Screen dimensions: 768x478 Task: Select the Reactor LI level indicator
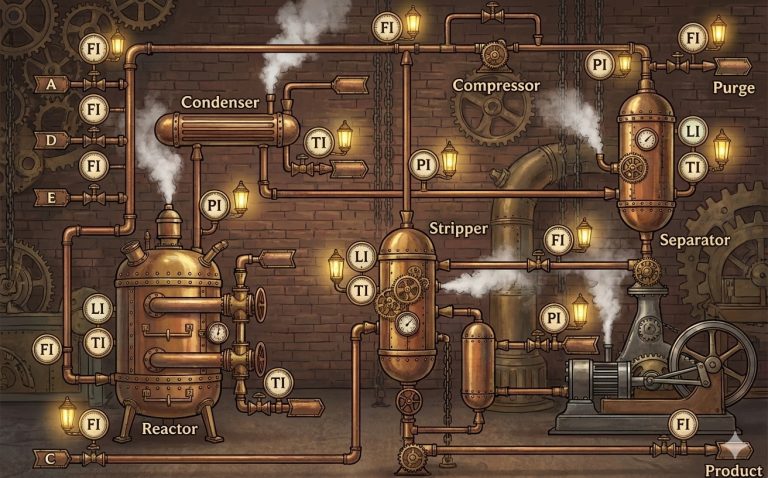[x=97, y=309]
